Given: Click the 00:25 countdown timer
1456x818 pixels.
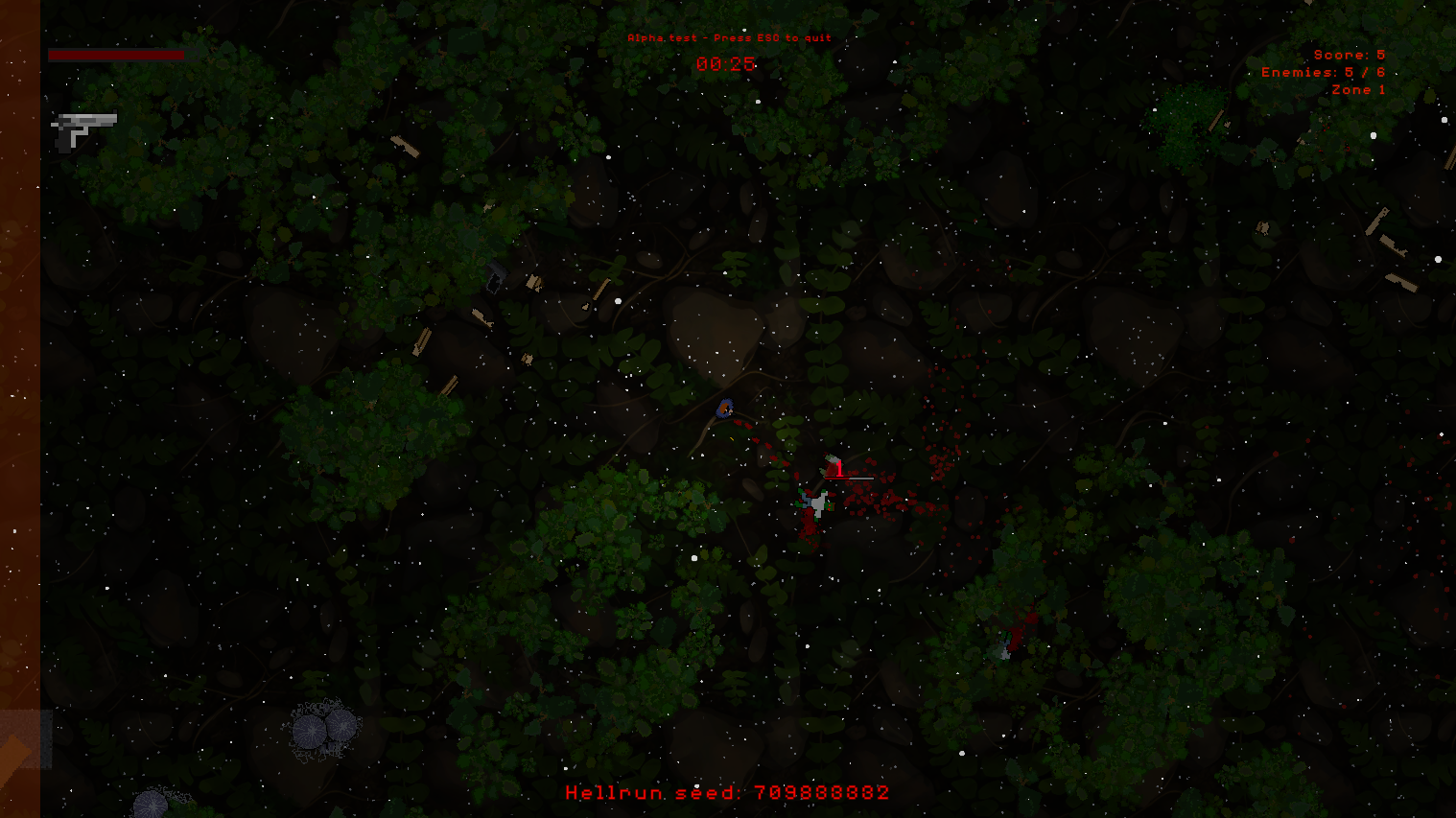Looking at the screenshot, I should (x=726, y=65).
